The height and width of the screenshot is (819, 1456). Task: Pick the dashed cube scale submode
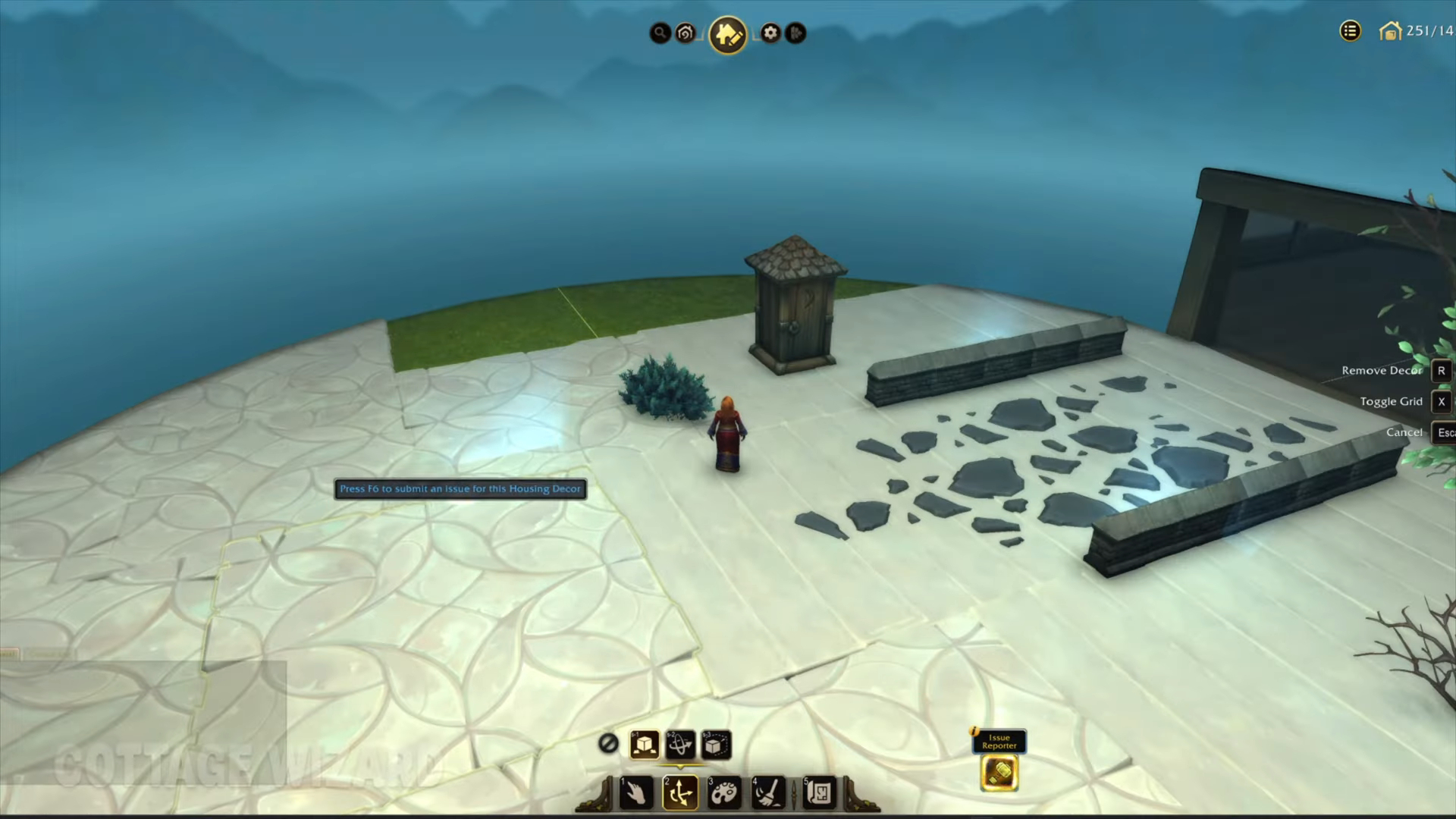pos(715,745)
